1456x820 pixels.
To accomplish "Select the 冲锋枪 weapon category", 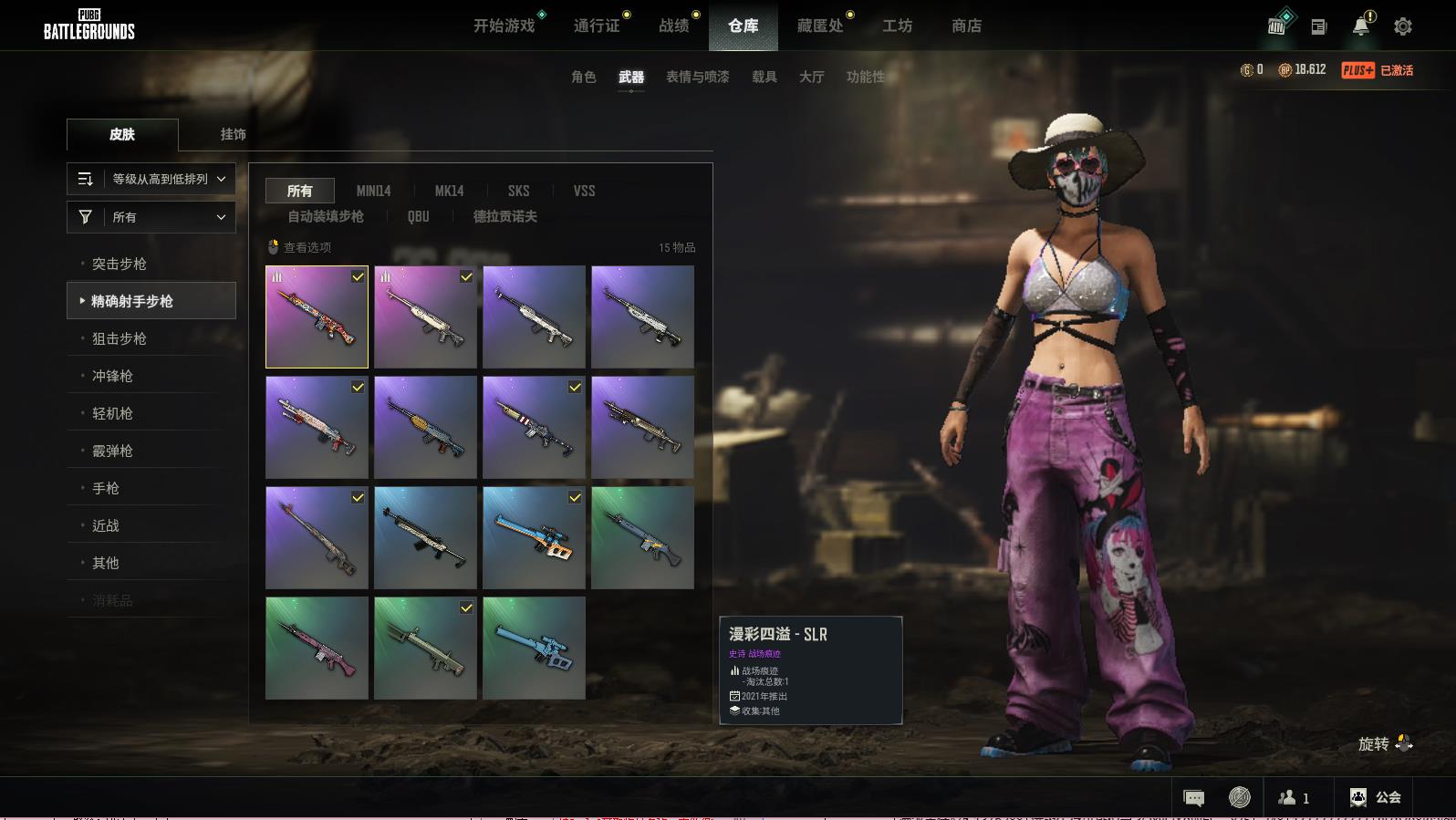I will [x=112, y=376].
